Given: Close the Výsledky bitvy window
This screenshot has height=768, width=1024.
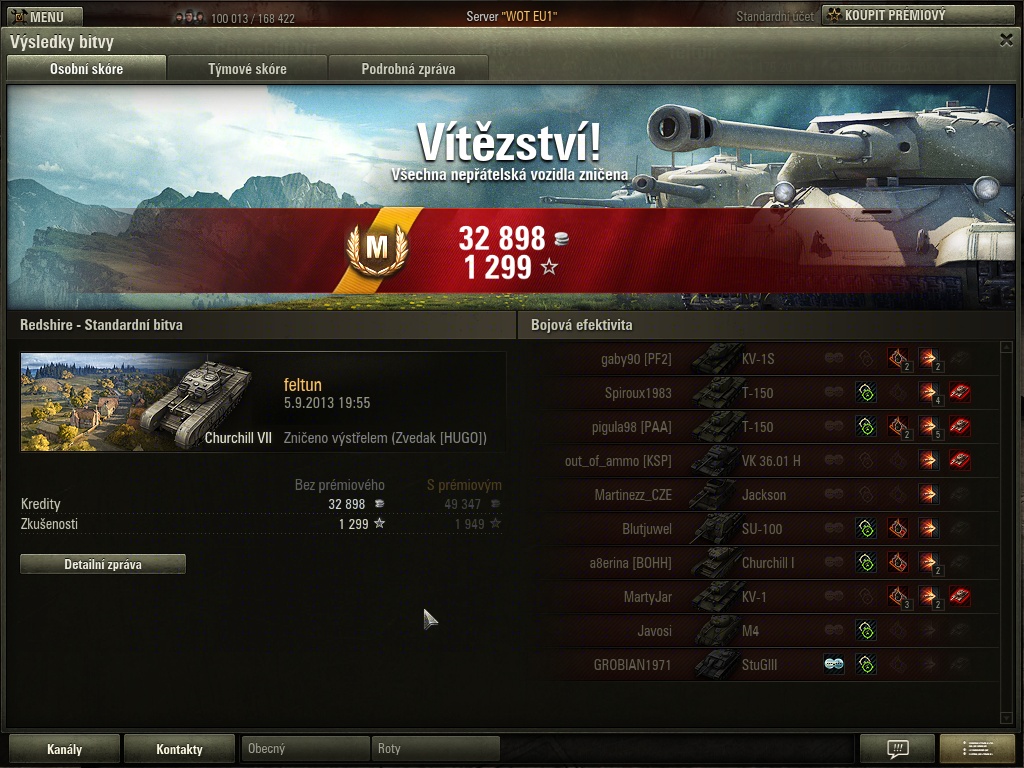Looking at the screenshot, I should (1006, 40).
